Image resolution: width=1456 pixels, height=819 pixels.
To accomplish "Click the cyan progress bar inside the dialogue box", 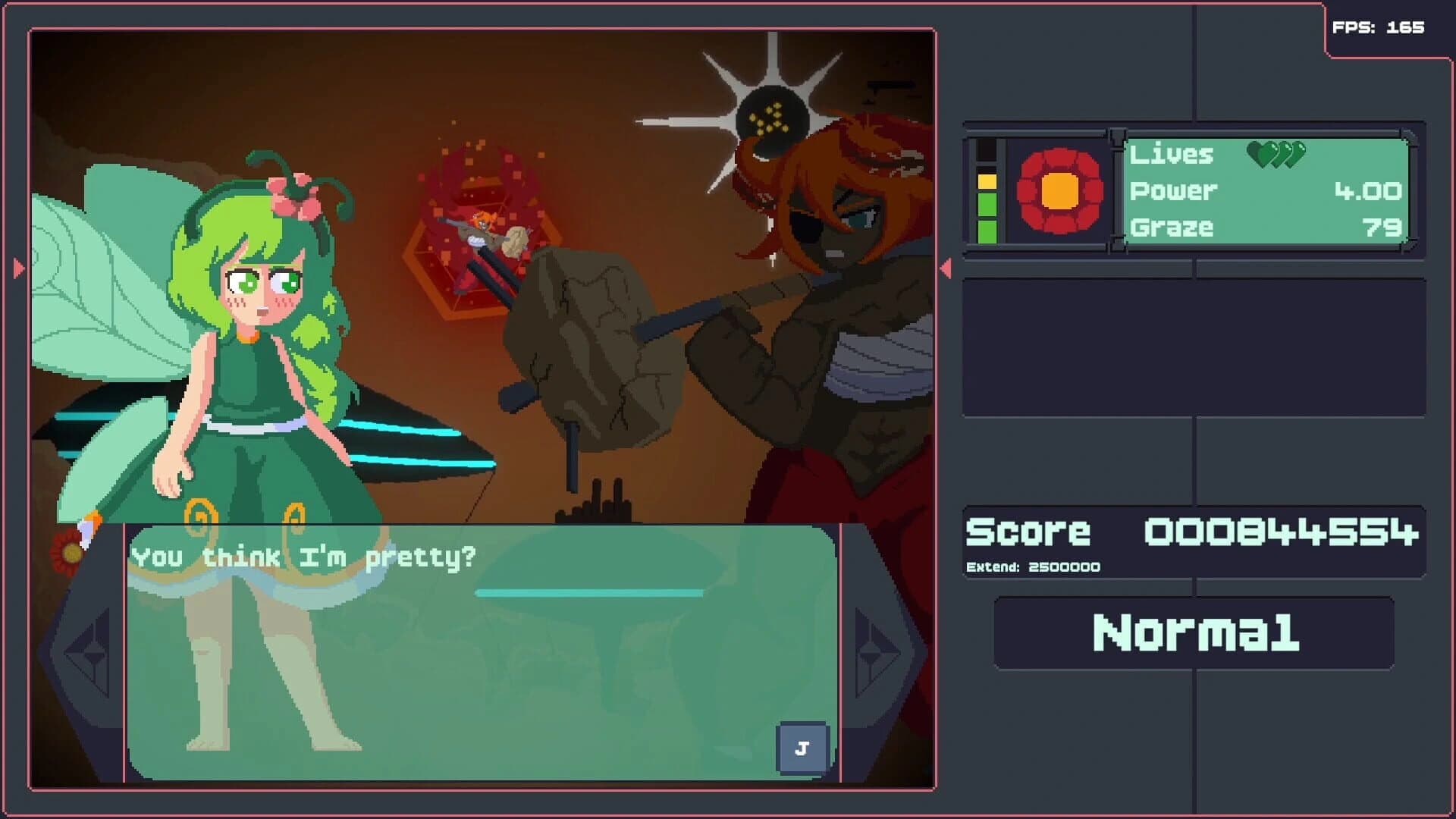I will click(588, 593).
